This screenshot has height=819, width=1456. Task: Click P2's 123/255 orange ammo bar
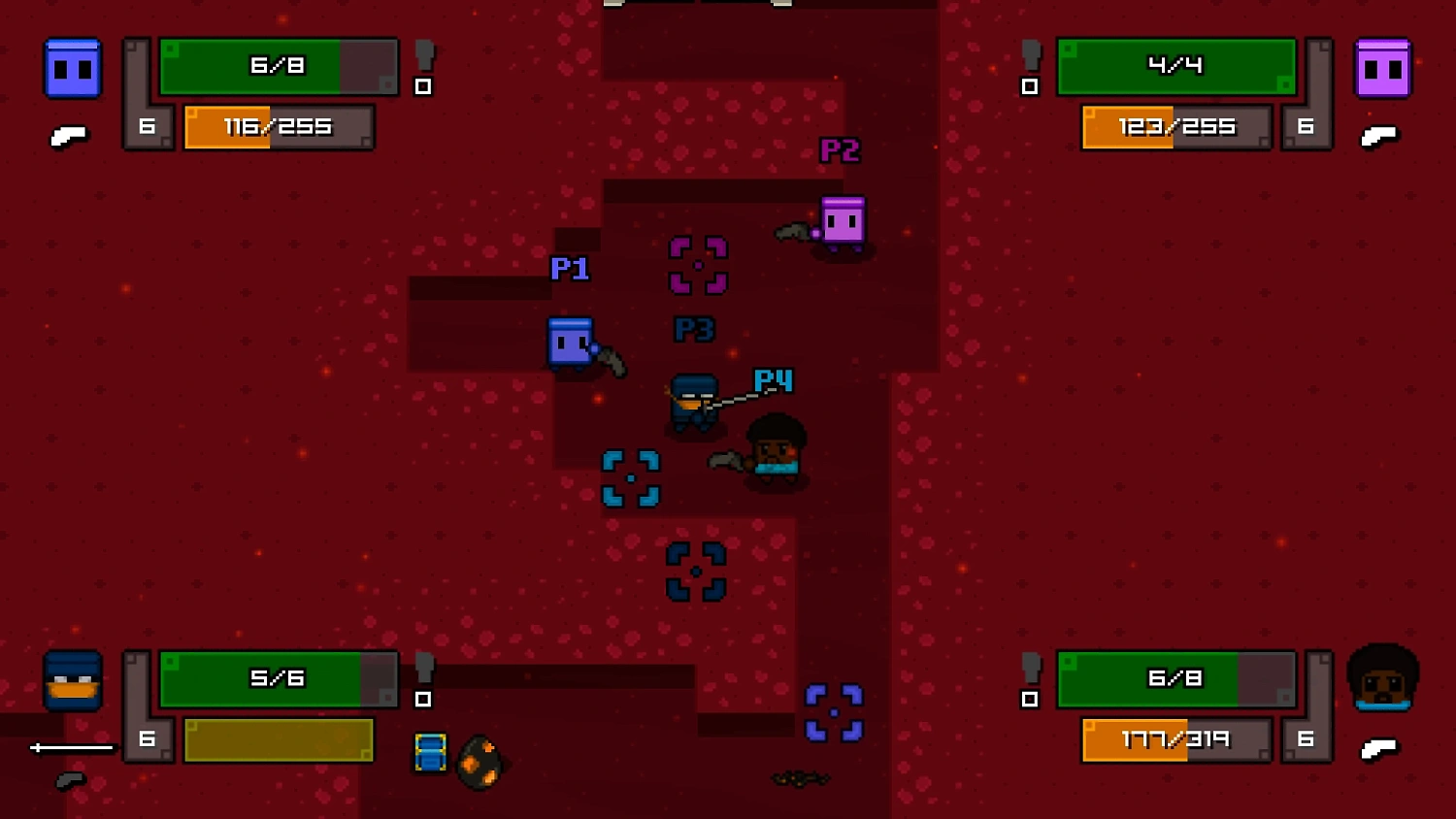[x=1175, y=127]
